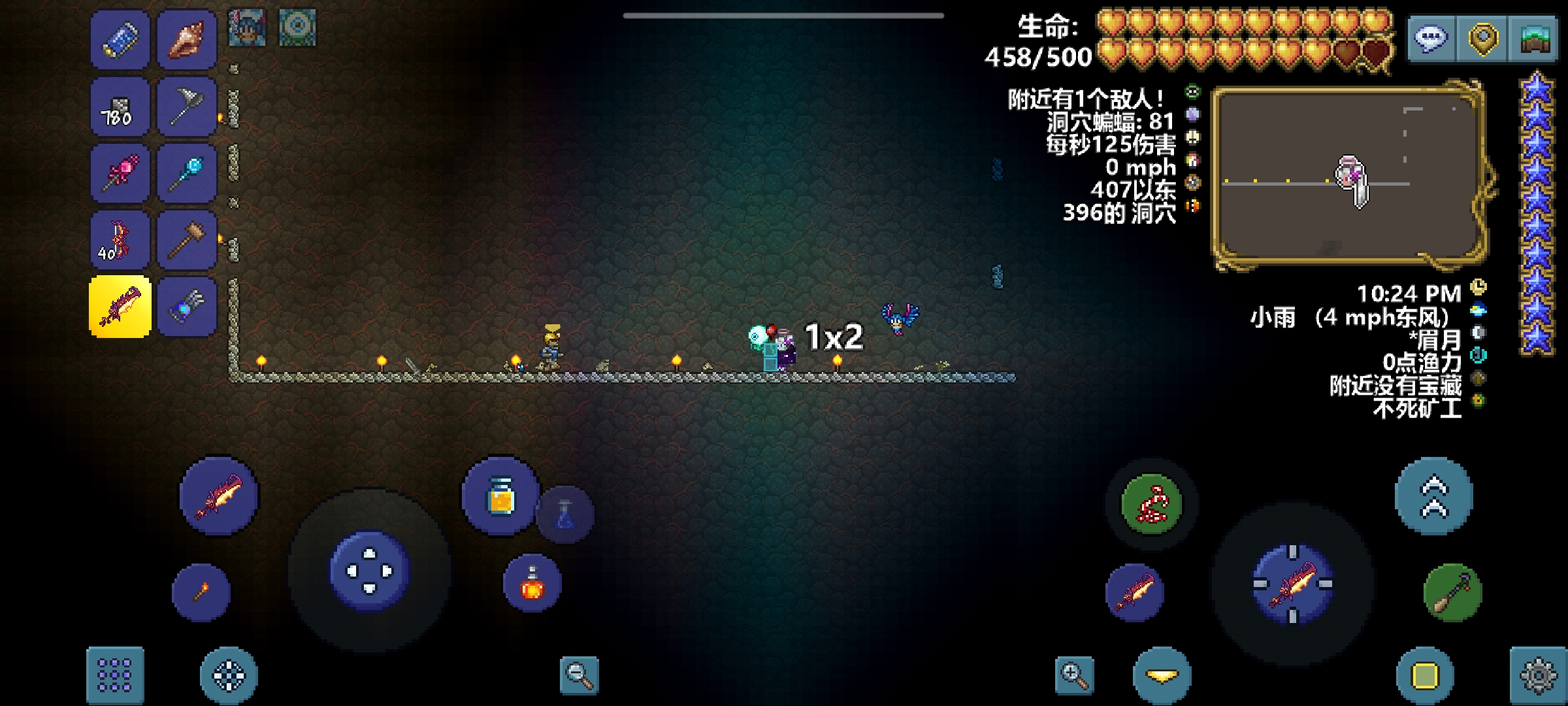Tap the yellow map pin button
The width and height of the screenshot is (1568, 706).
(x=1483, y=39)
